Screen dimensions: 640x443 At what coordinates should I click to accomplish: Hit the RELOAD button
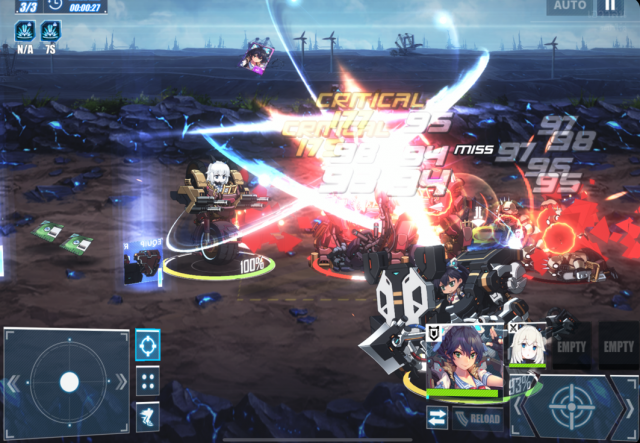478,418
